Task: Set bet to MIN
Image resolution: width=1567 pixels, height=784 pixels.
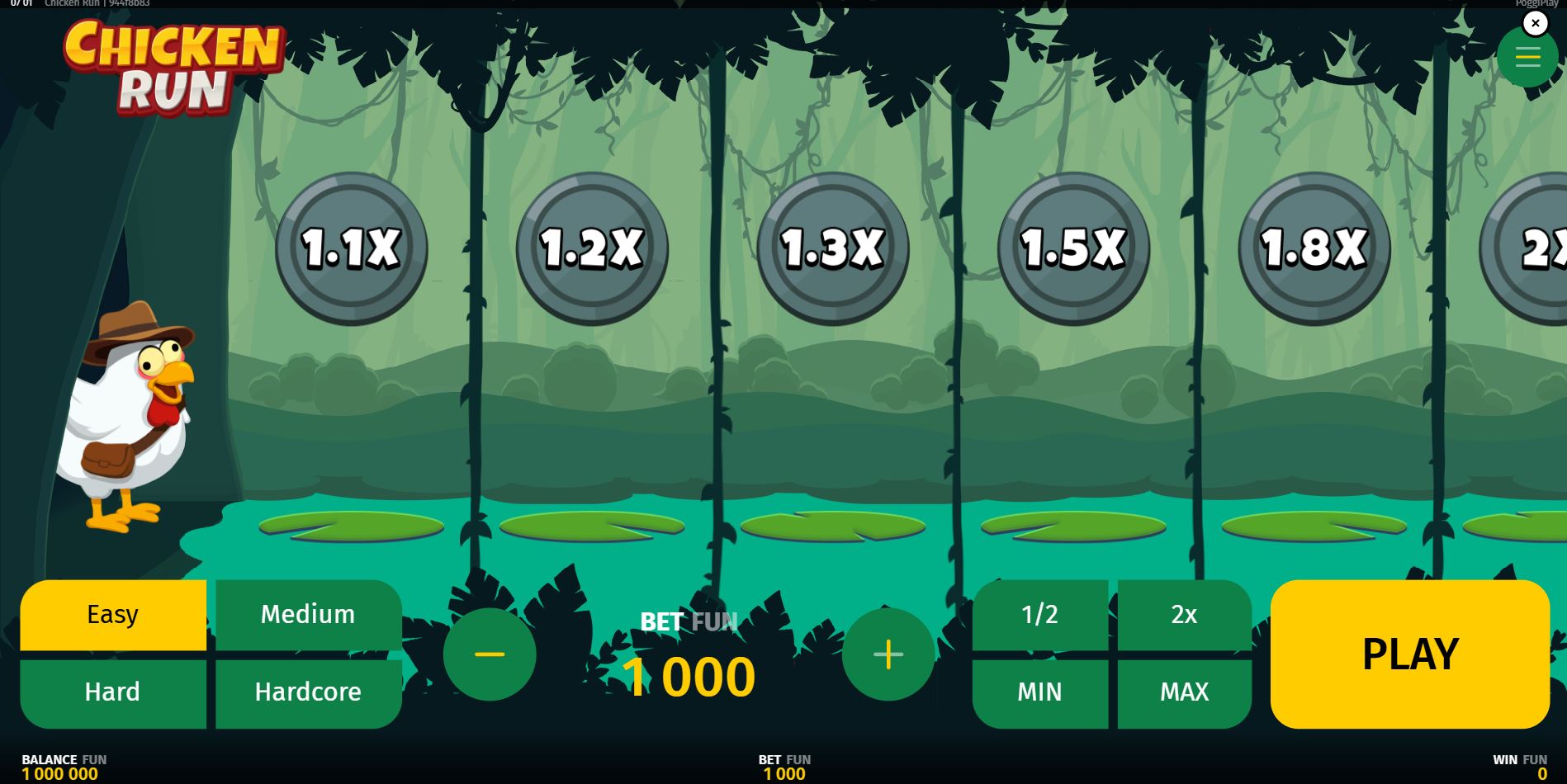Action: tap(1039, 692)
